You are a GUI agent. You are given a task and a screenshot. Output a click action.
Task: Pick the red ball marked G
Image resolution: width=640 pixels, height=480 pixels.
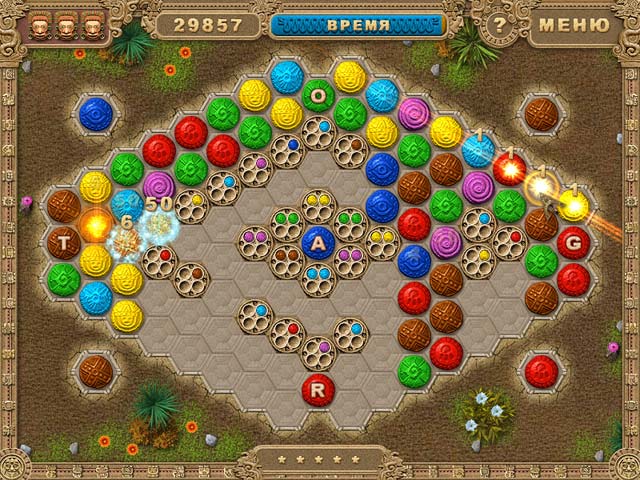coord(573,241)
